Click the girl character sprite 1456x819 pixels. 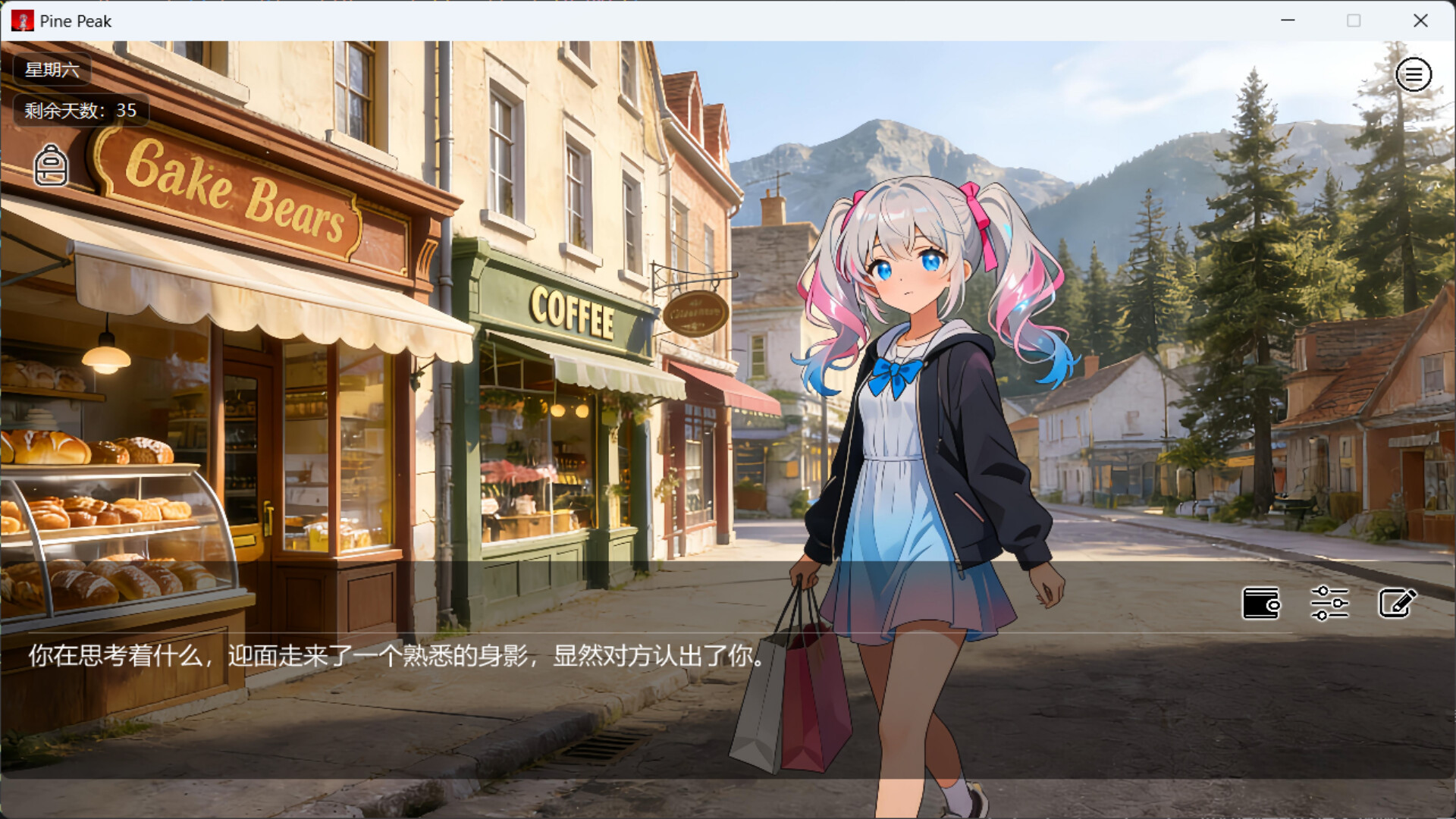910,417
